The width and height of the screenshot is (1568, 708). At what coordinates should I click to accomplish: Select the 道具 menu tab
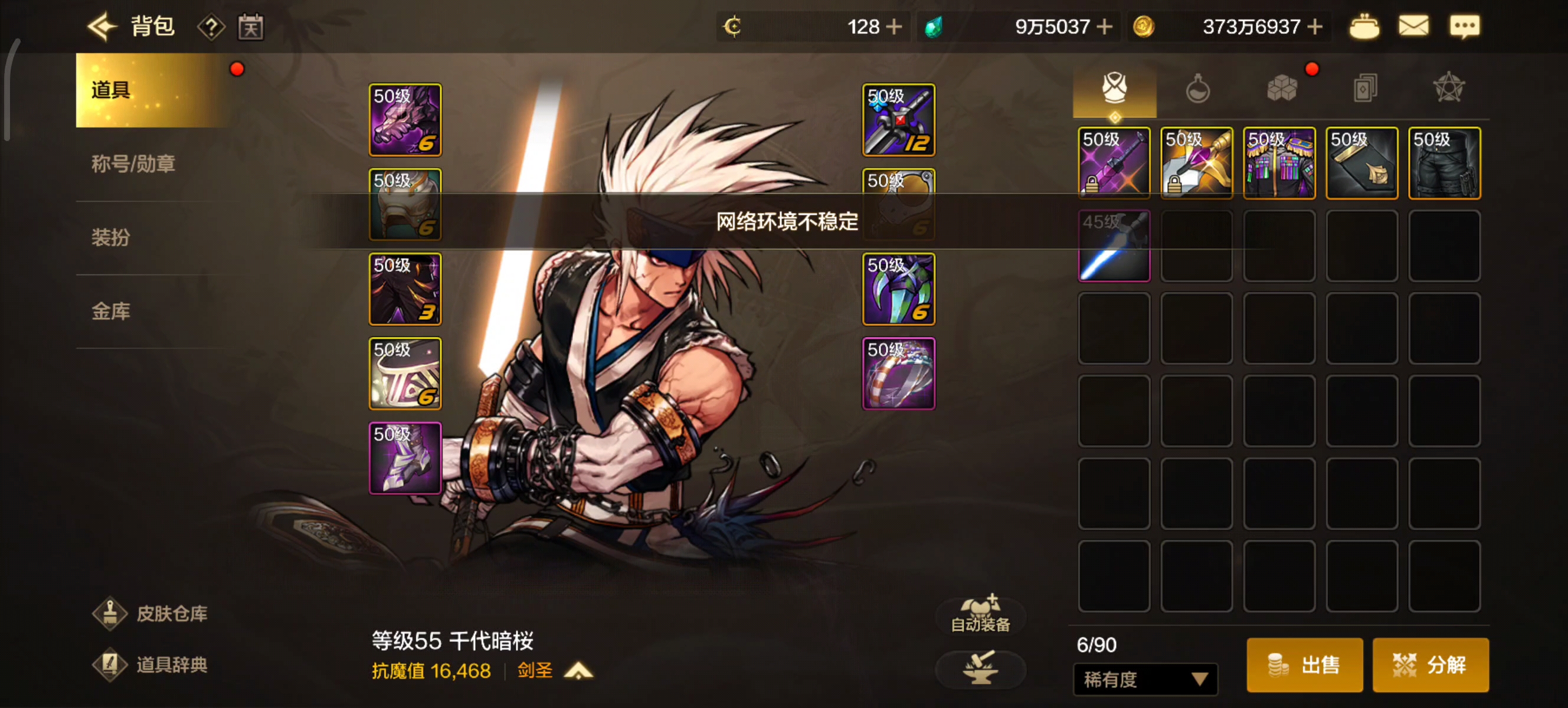tap(149, 90)
